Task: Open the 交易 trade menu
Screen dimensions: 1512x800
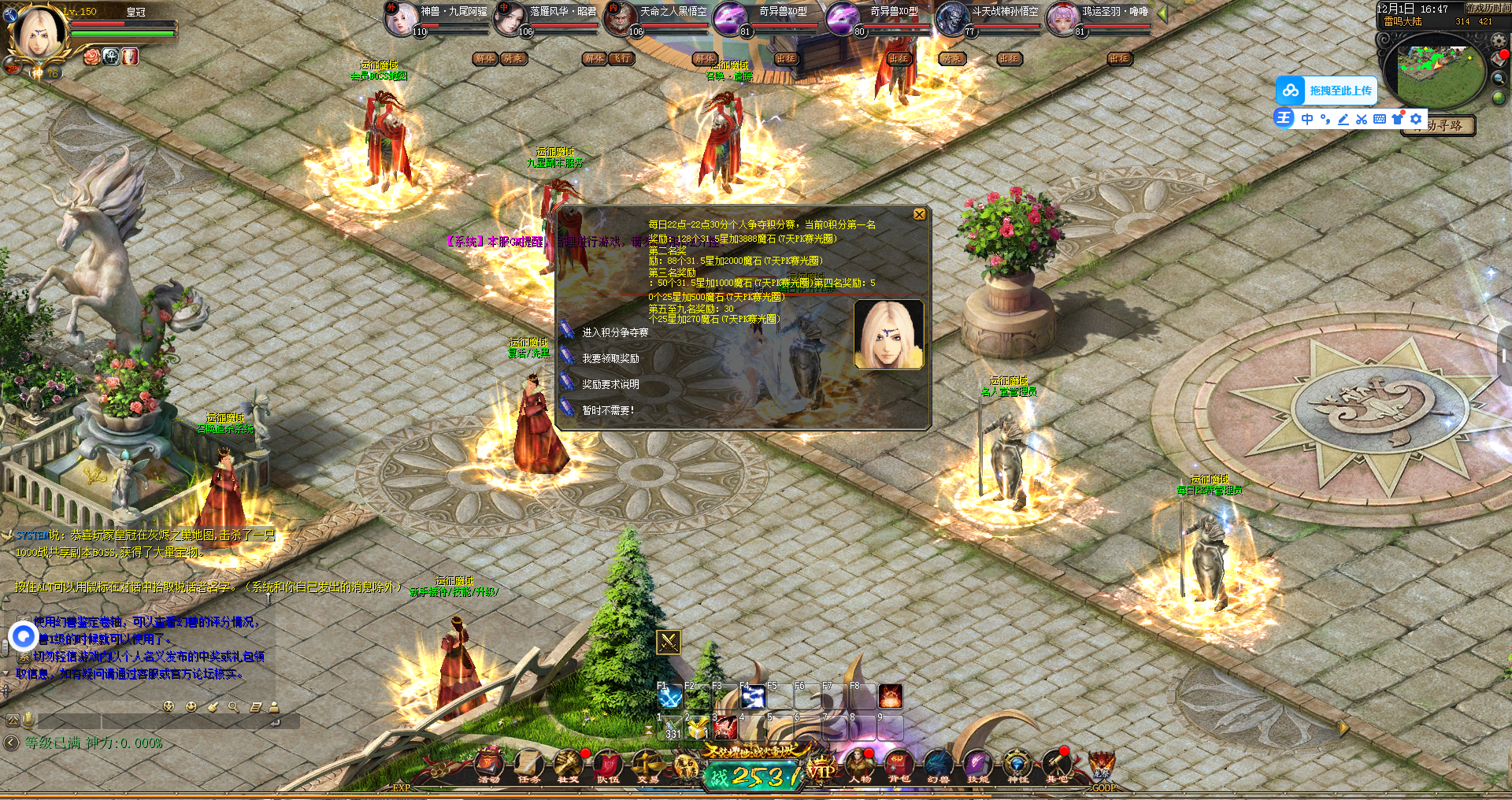Action: point(648,765)
